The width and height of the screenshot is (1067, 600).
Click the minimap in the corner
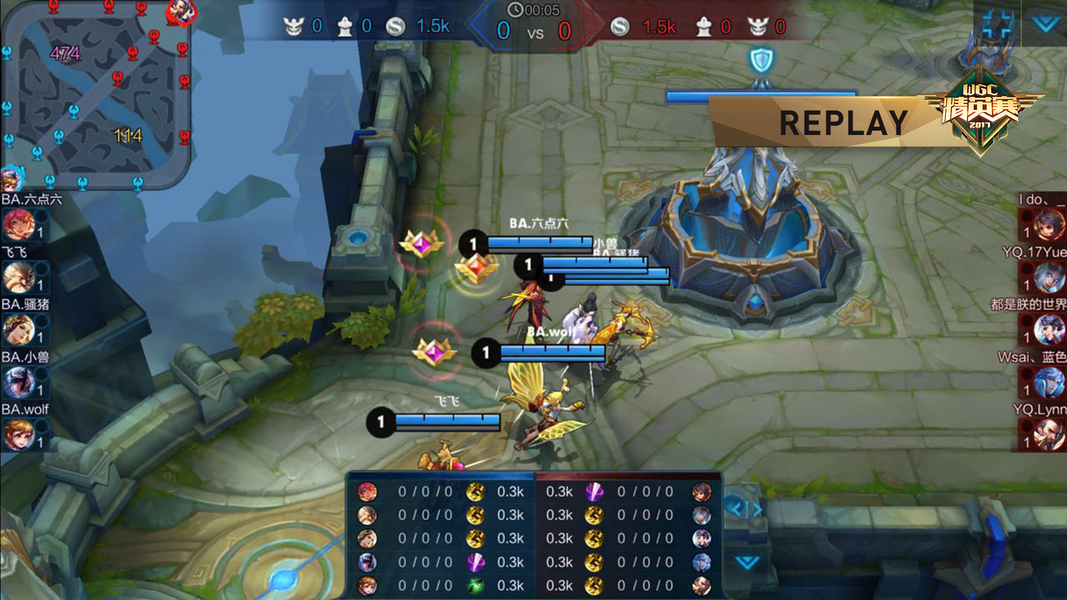click(96, 96)
